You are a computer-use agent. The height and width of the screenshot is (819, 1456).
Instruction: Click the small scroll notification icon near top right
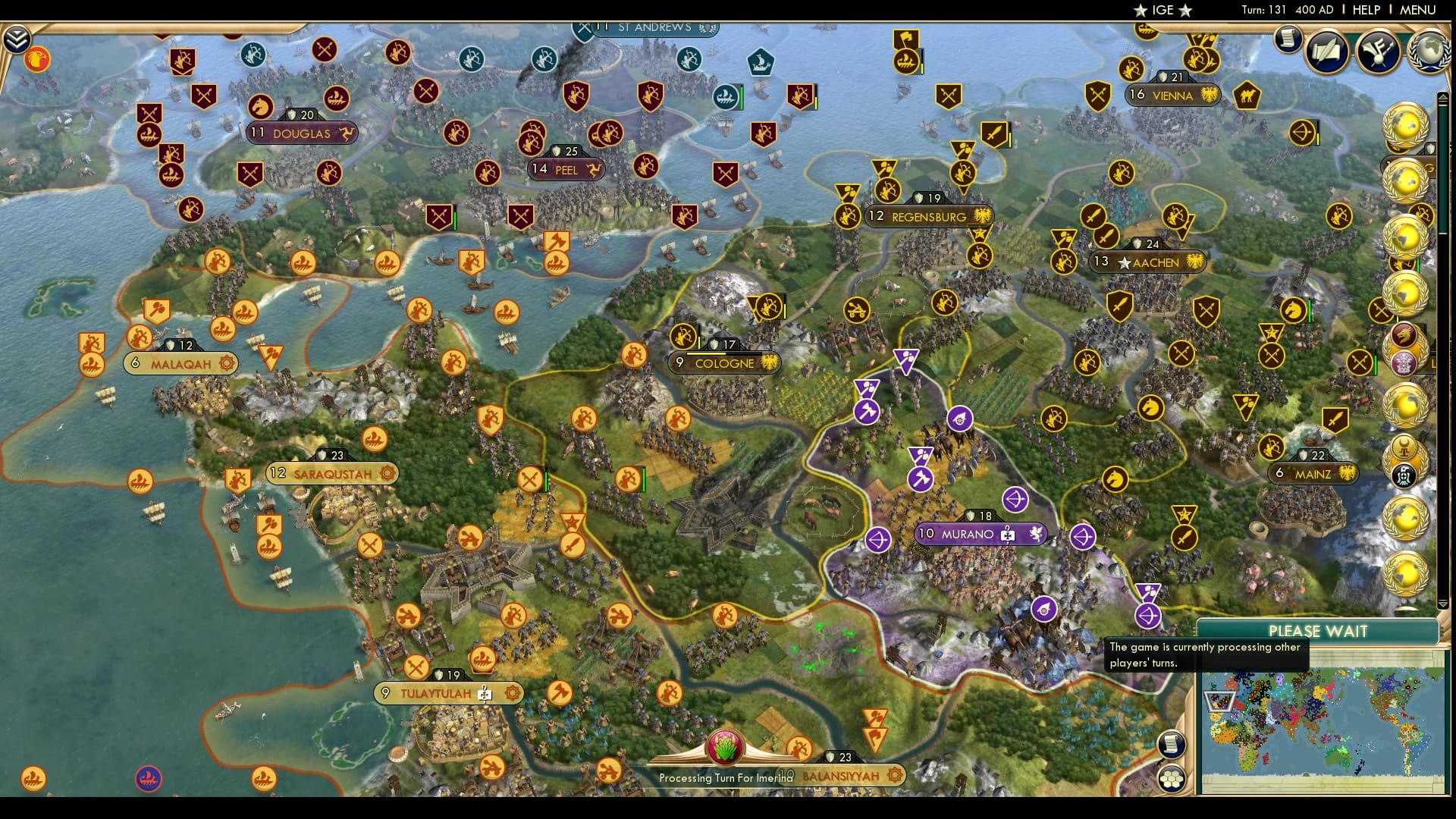click(1287, 38)
